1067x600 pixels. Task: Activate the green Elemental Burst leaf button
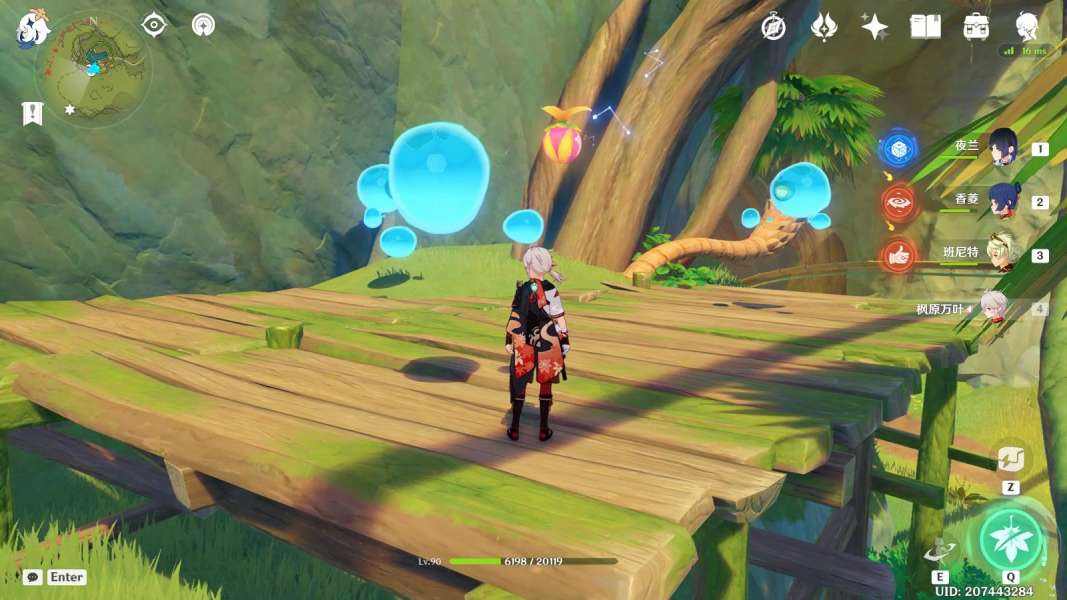(x=1011, y=541)
